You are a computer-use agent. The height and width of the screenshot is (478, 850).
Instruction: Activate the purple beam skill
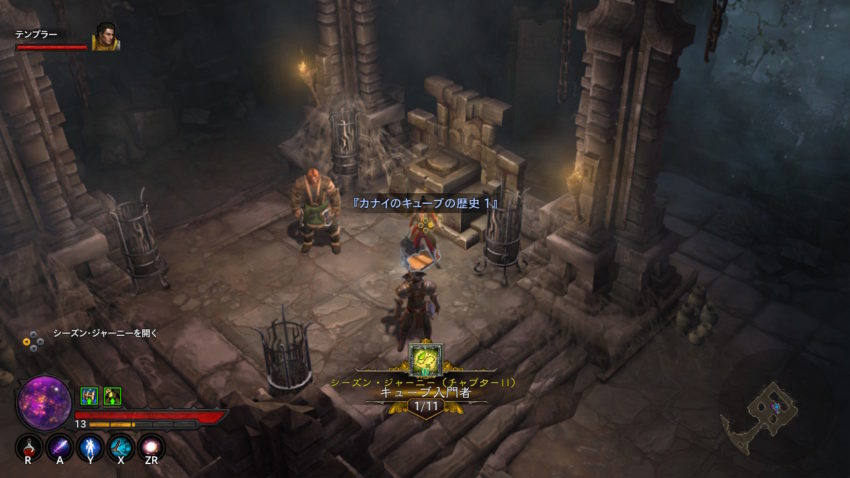(60, 447)
